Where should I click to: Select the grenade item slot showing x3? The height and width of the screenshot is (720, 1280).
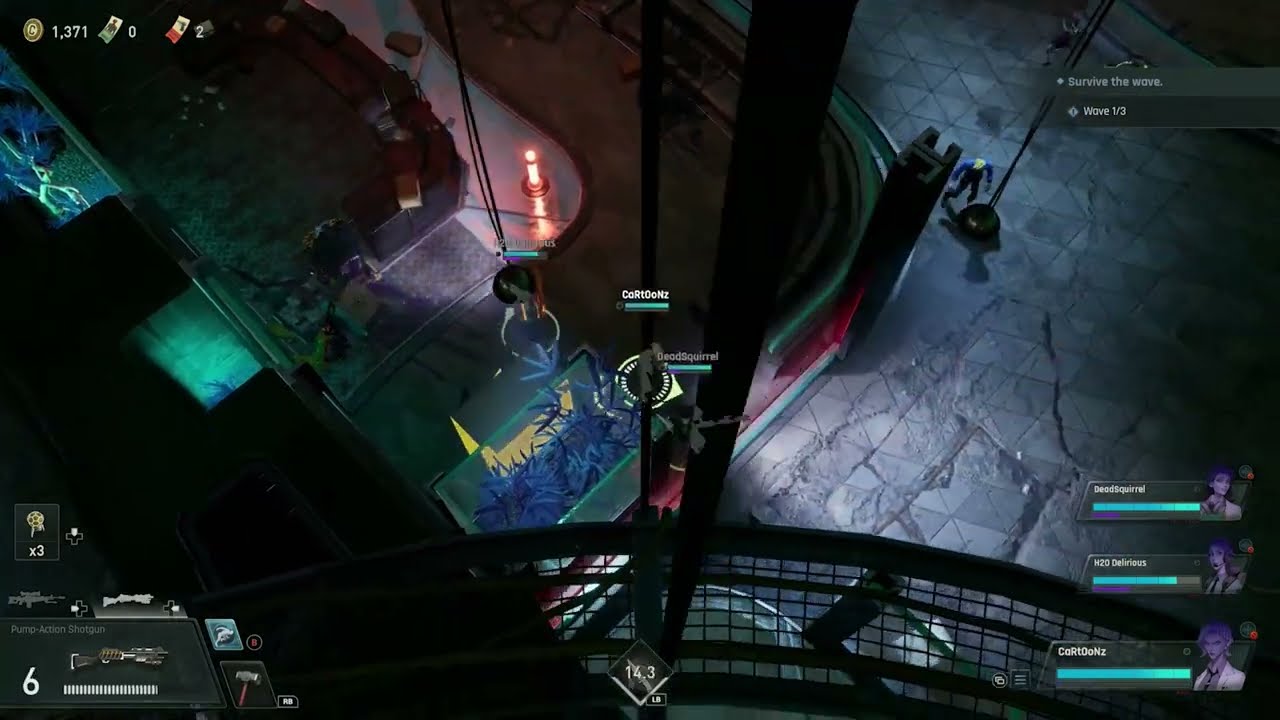(36, 532)
